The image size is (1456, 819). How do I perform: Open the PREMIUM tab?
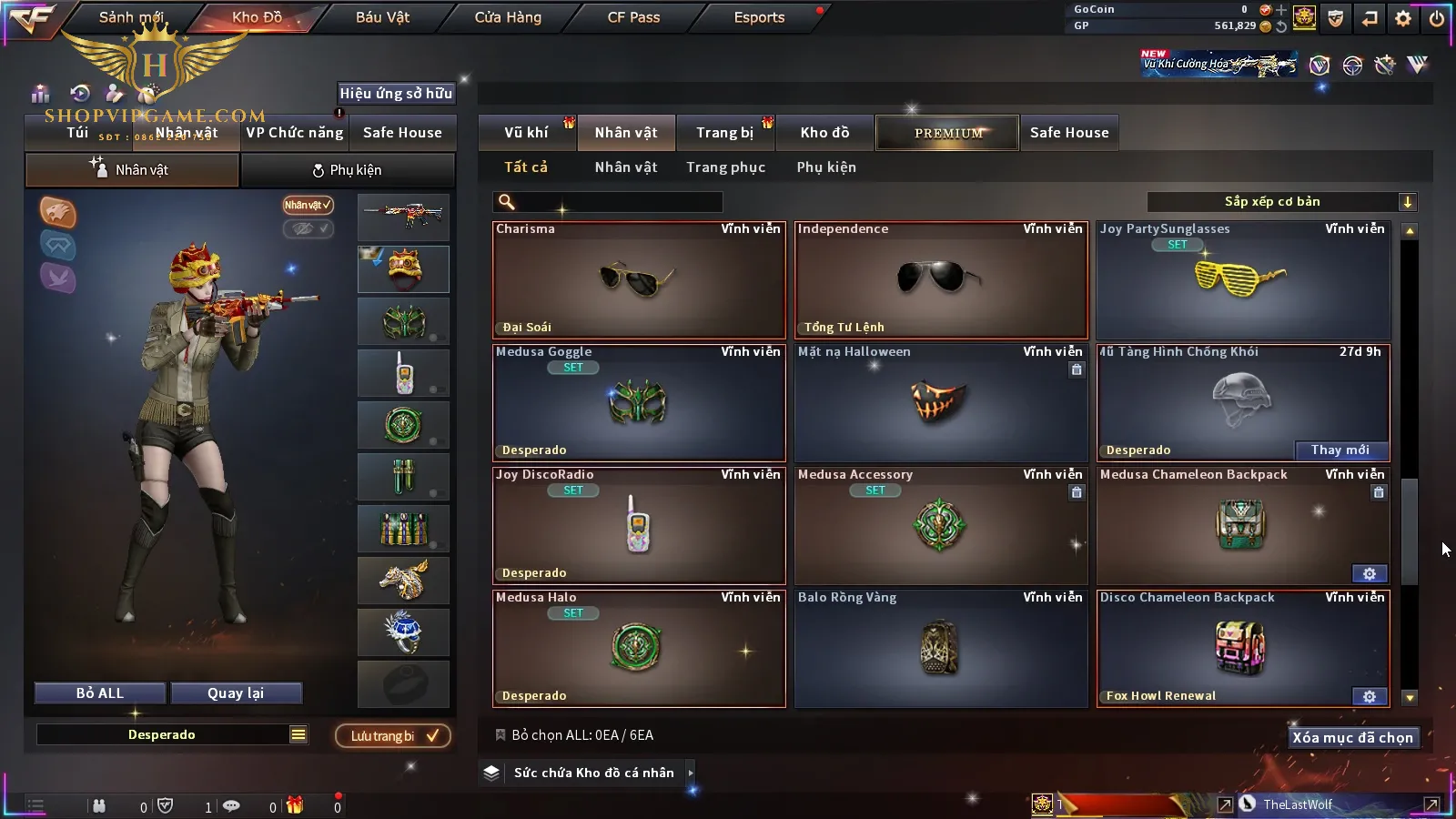tap(947, 133)
